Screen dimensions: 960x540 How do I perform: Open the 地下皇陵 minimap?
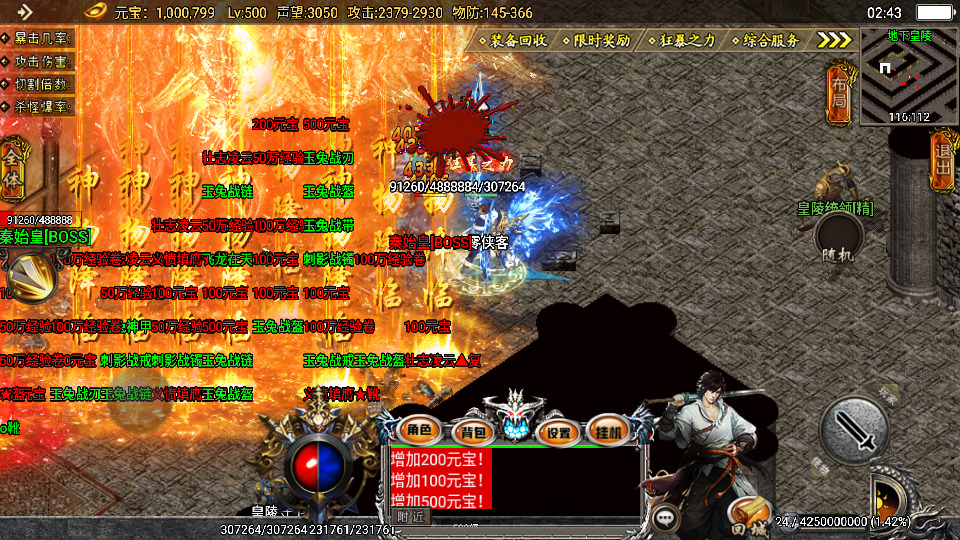(909, 77)
